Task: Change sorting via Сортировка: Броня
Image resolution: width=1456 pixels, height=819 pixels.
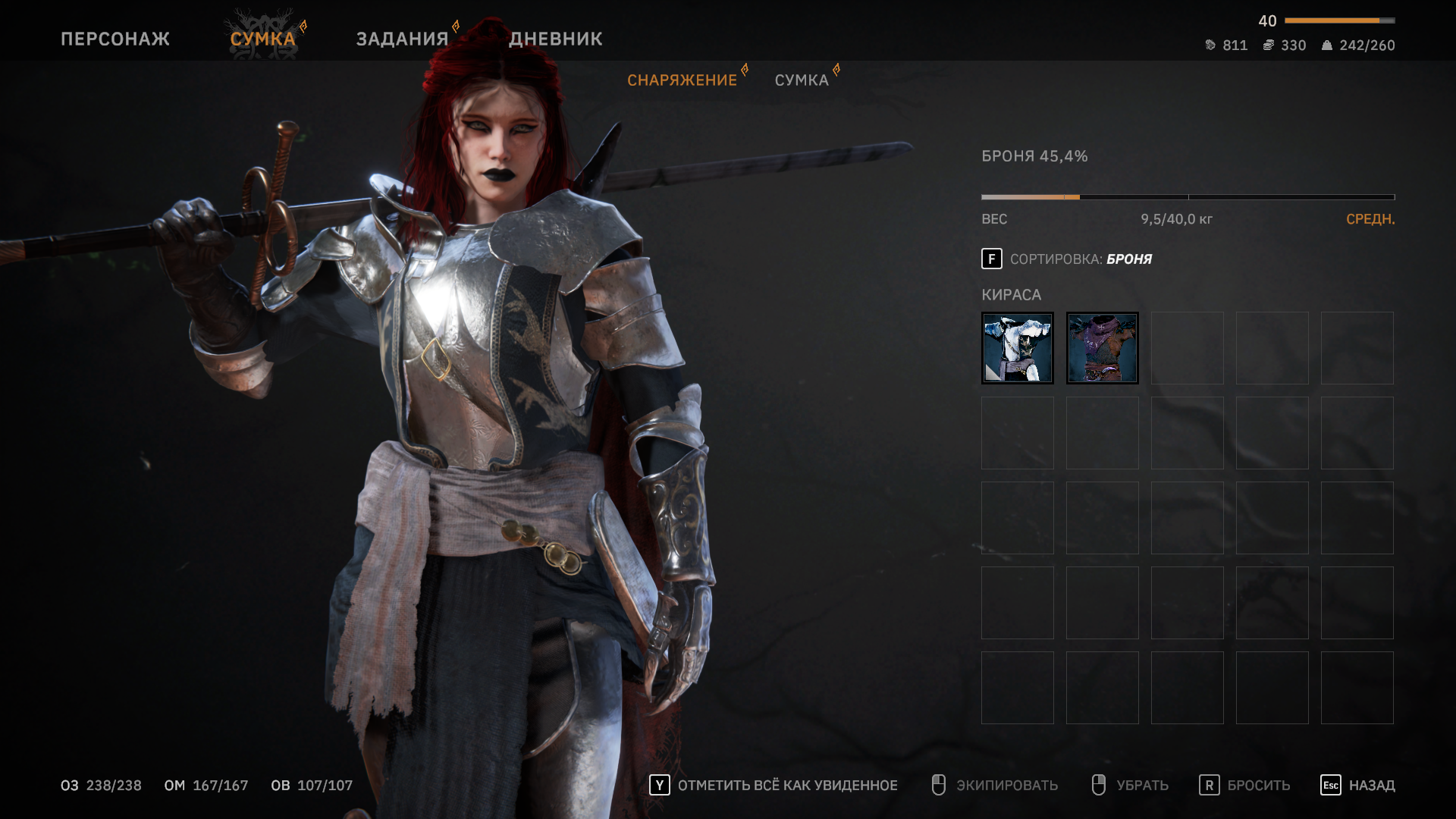Action: coord(1066,259)
